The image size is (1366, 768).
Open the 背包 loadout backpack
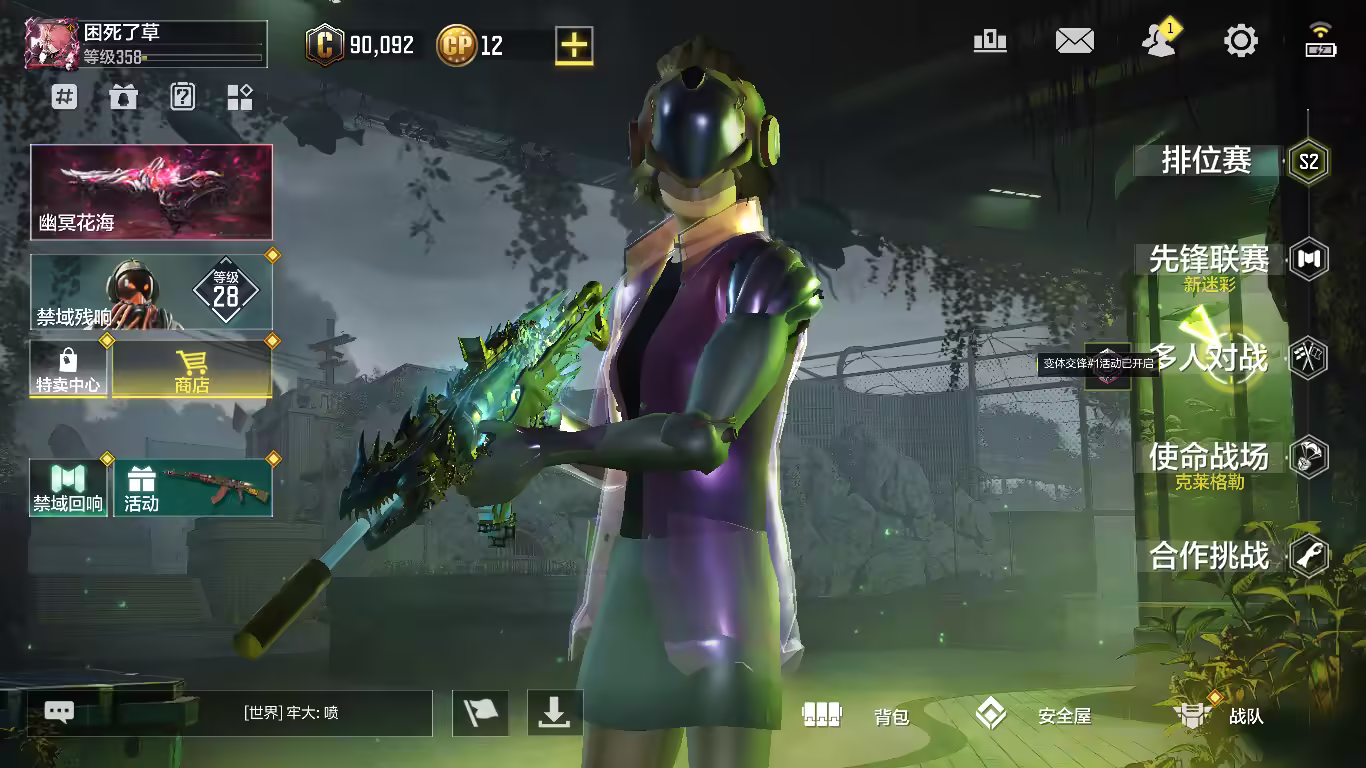point(856,715)
